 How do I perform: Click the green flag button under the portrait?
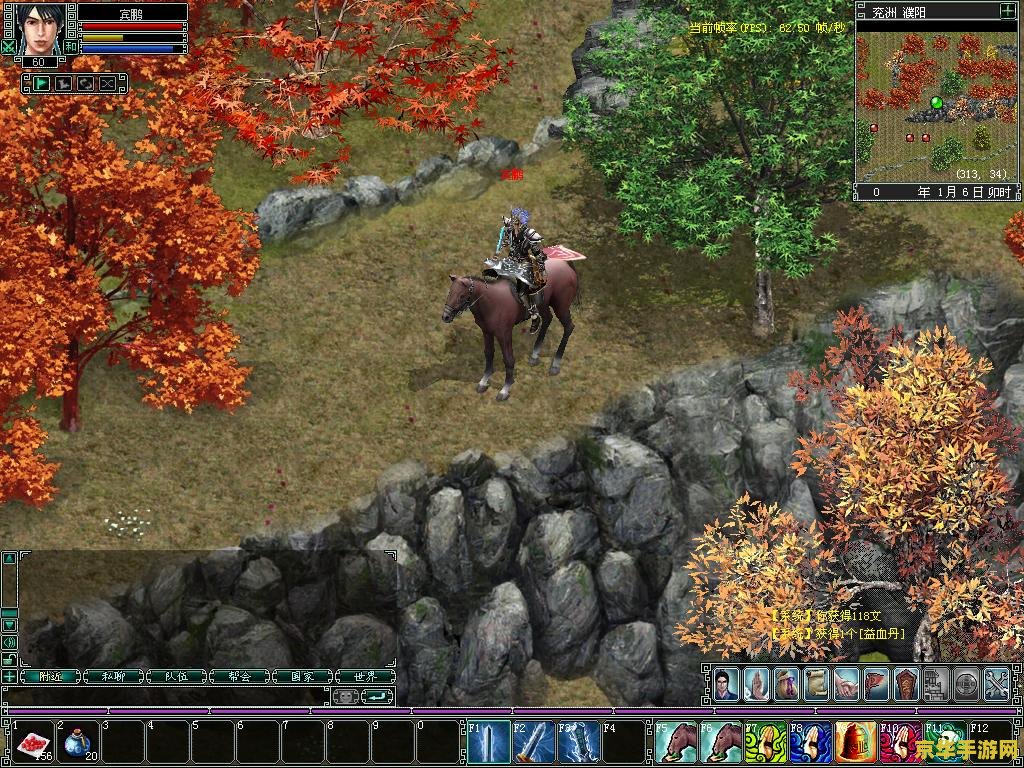coord(41,83)
